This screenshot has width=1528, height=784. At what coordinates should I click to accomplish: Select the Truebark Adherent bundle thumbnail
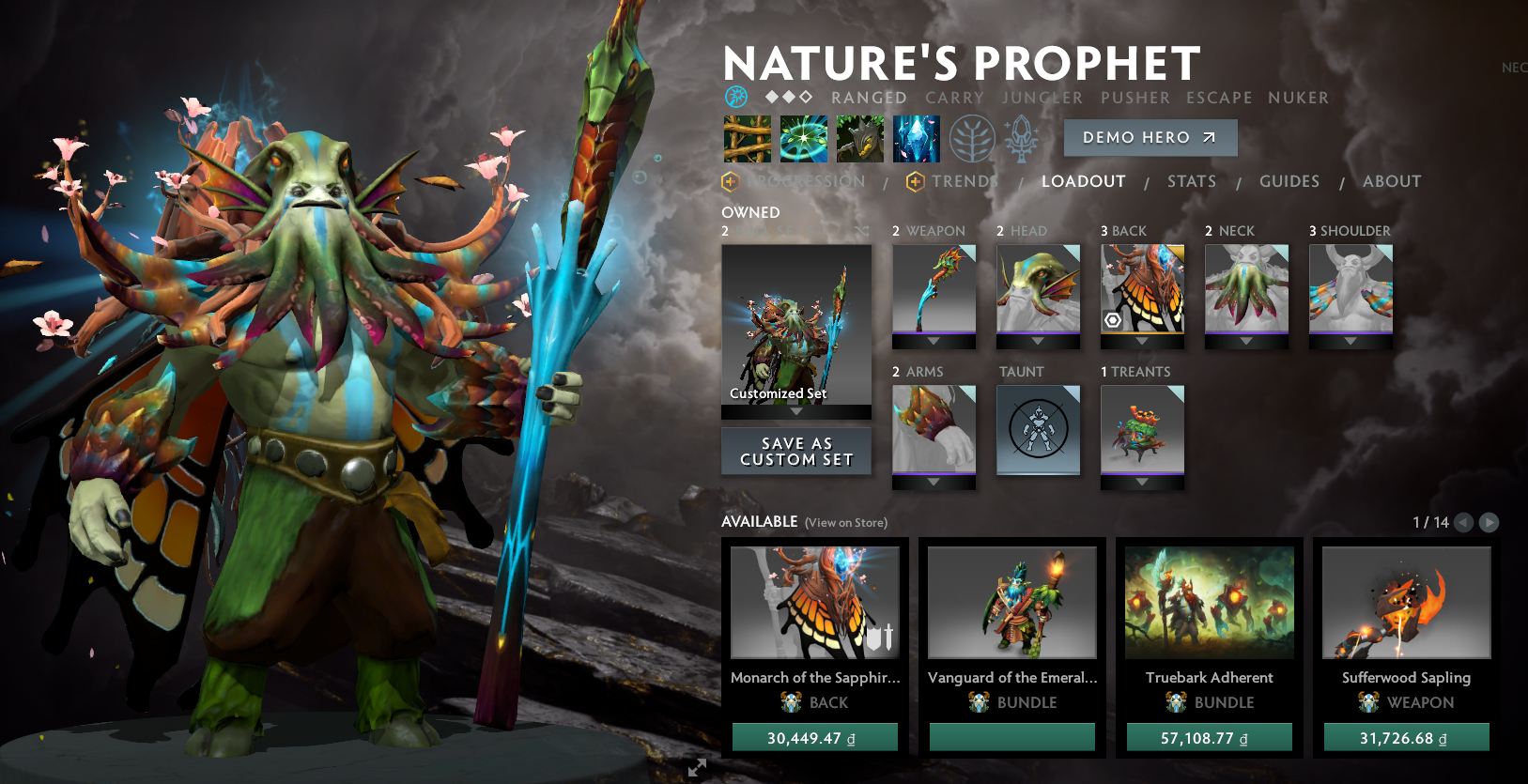click(x=1209, y=602)
